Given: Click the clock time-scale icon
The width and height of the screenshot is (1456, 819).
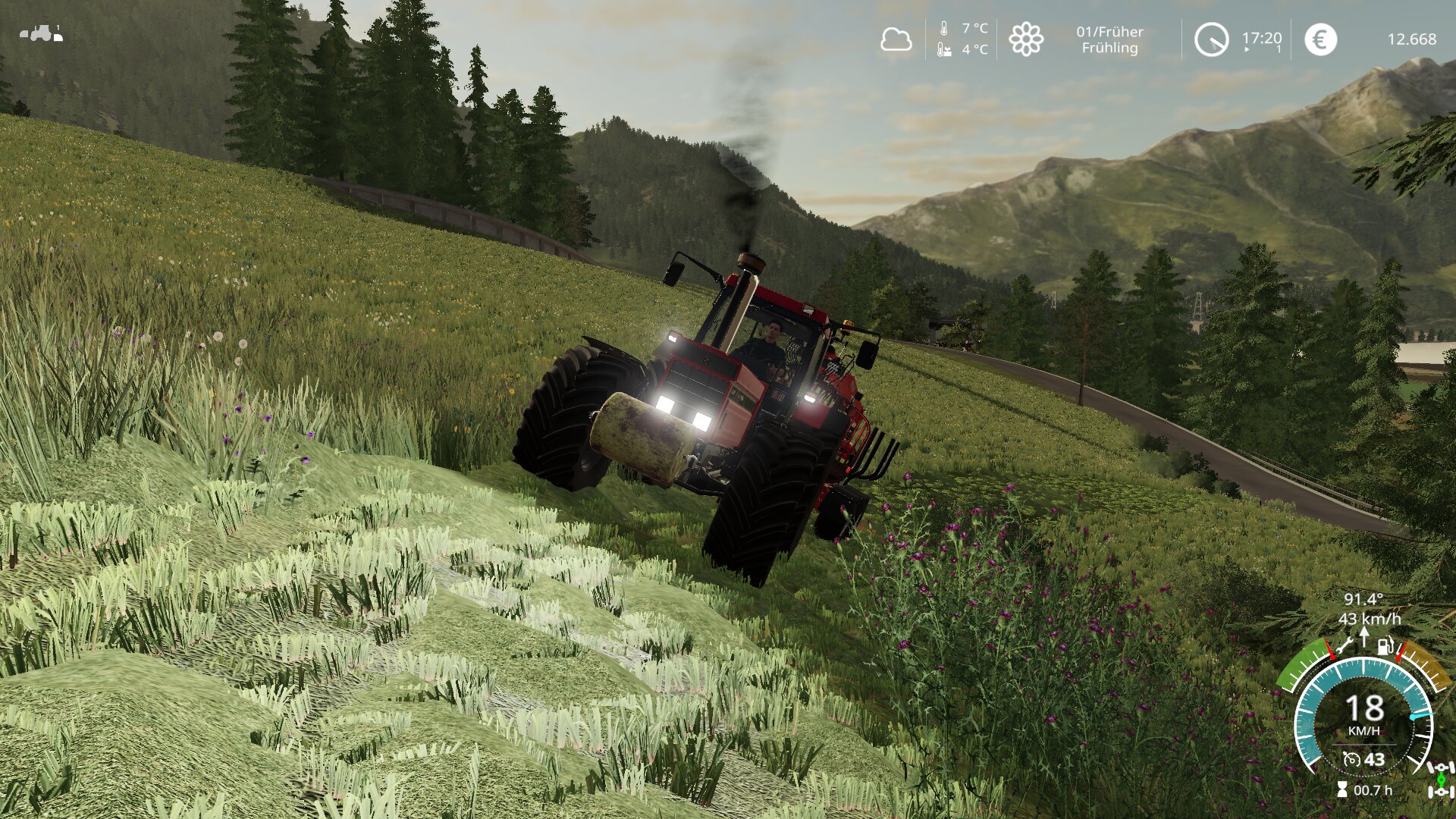Looking at the screenshot, I should click(1211, 39).
